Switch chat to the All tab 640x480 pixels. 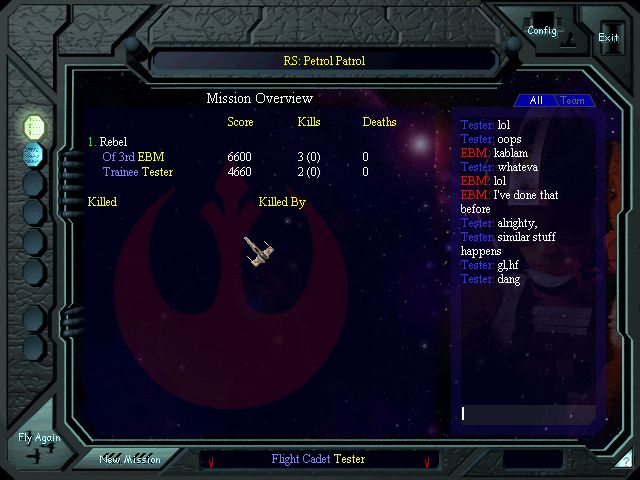[536, 101]
